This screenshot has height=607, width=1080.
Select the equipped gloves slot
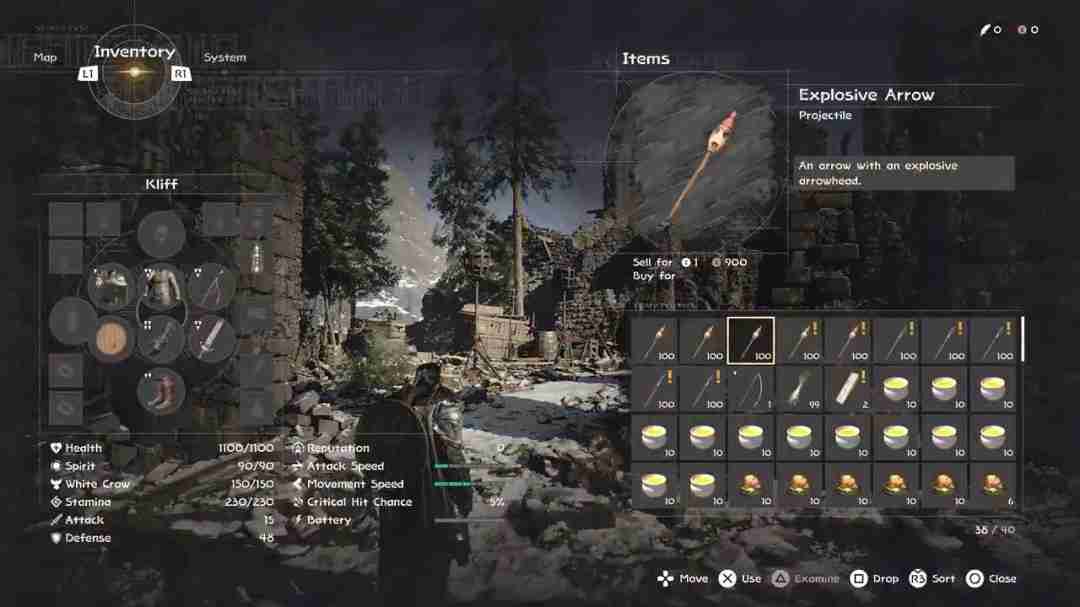pyautogui.click(x=111, y=286)
